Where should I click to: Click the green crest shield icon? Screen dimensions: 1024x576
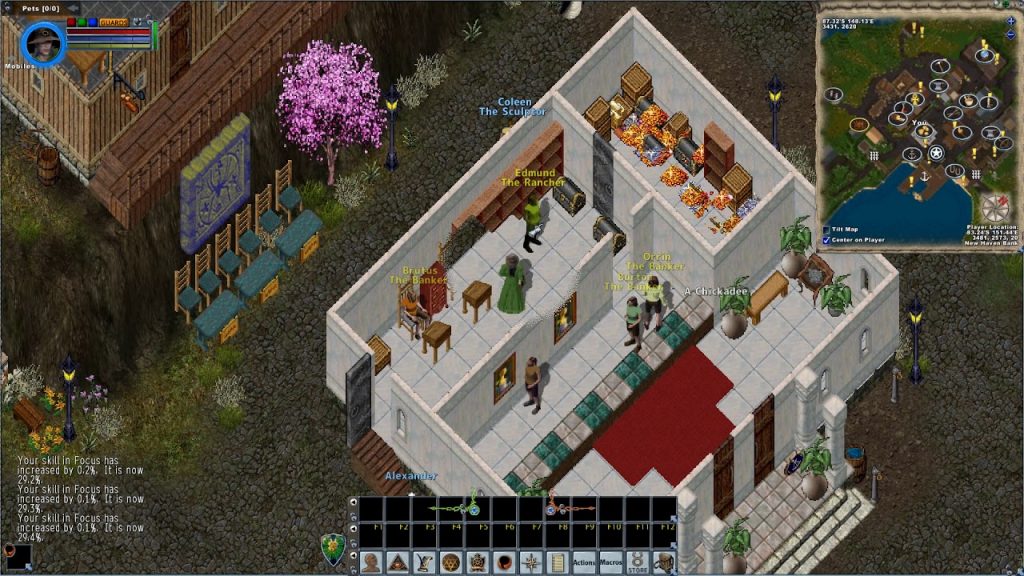(333, 548)
